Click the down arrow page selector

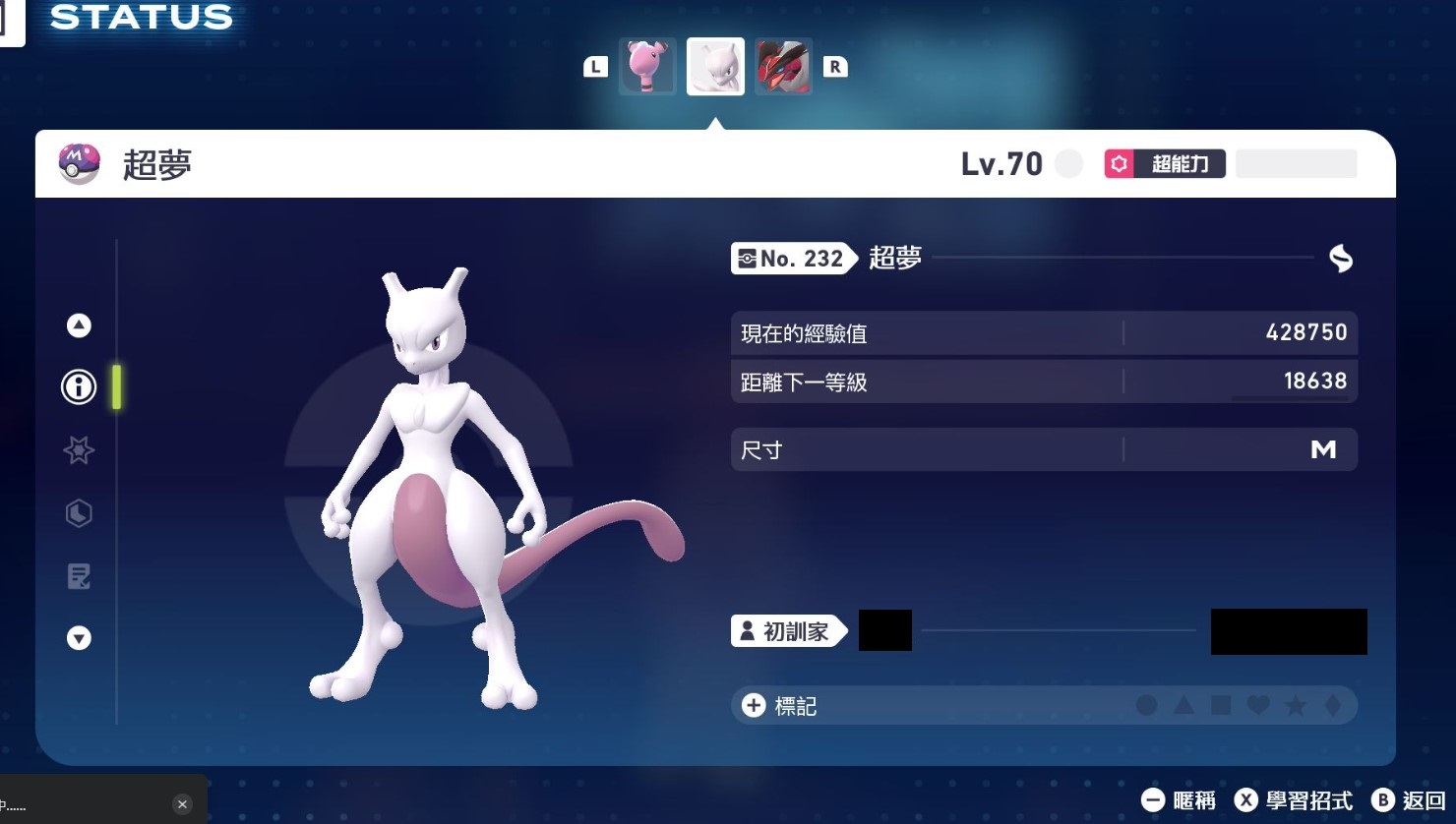(x=79, y=638)
